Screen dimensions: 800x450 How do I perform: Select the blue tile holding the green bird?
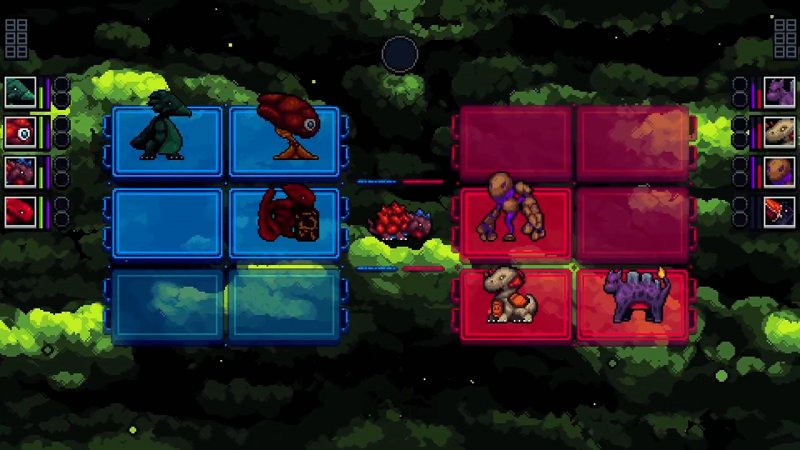(x=166, y=142)
